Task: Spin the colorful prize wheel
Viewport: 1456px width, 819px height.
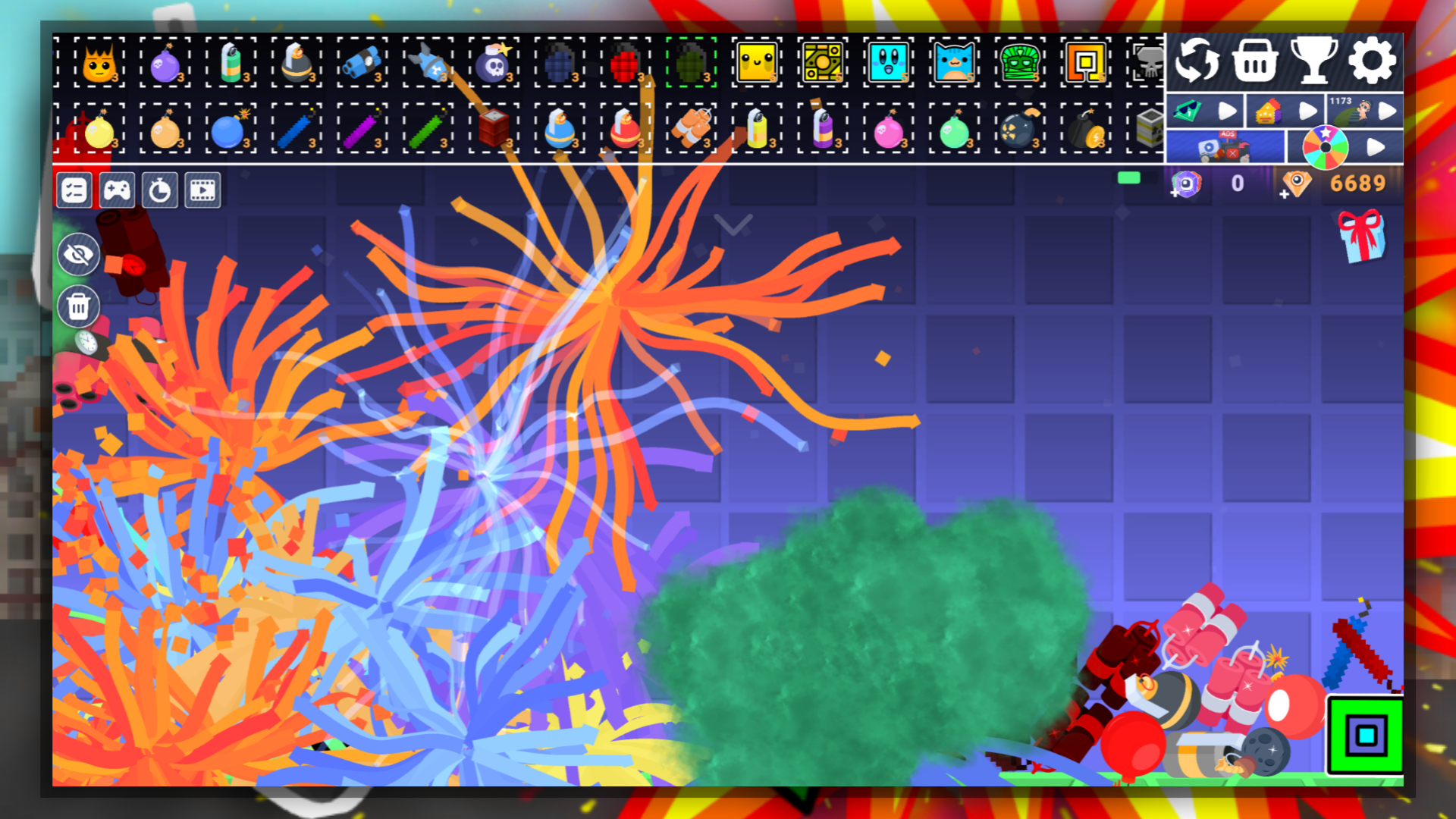Action: pos(1326,146)
